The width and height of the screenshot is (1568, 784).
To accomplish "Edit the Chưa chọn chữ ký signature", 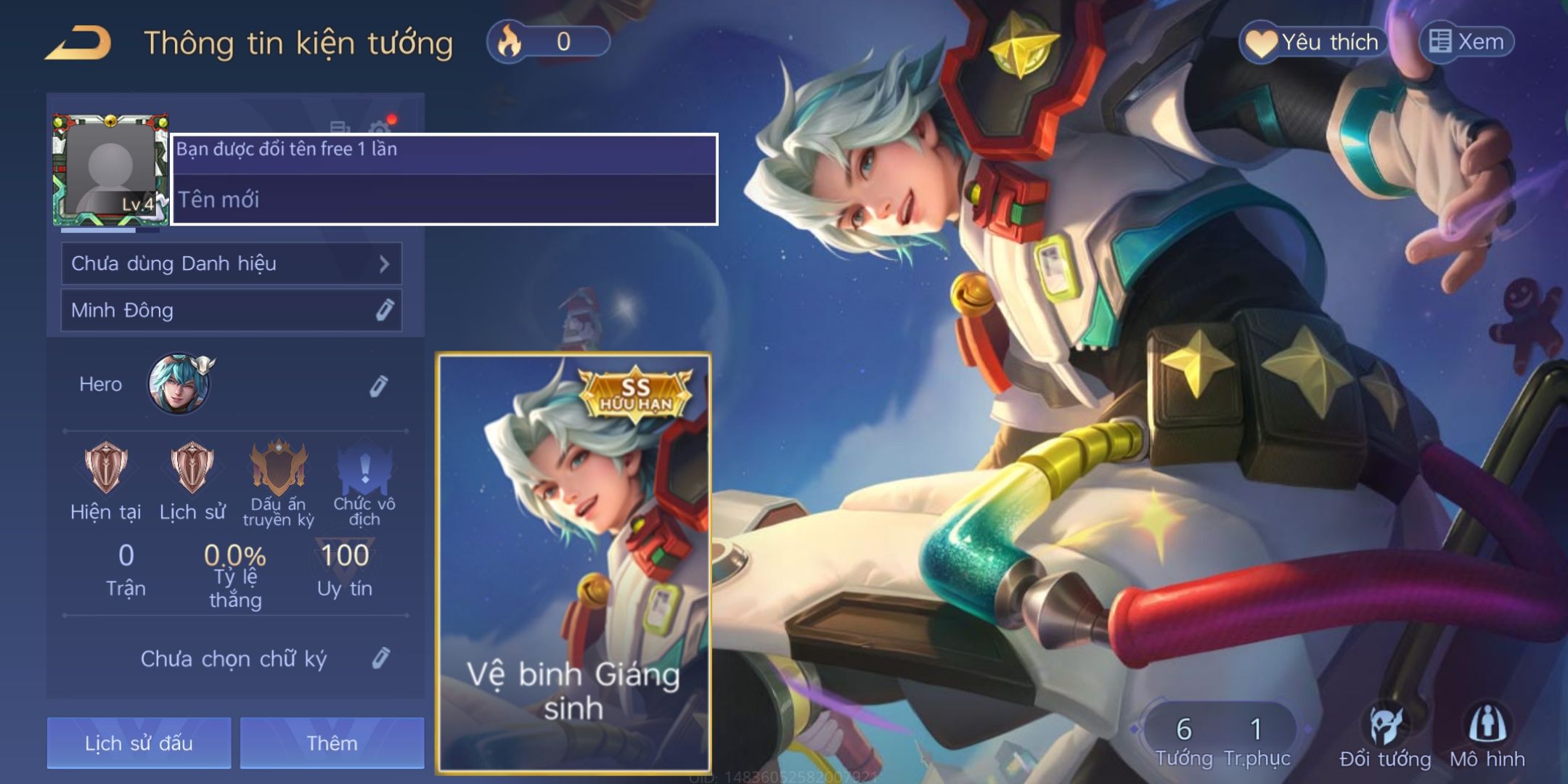I will (381, 658).
